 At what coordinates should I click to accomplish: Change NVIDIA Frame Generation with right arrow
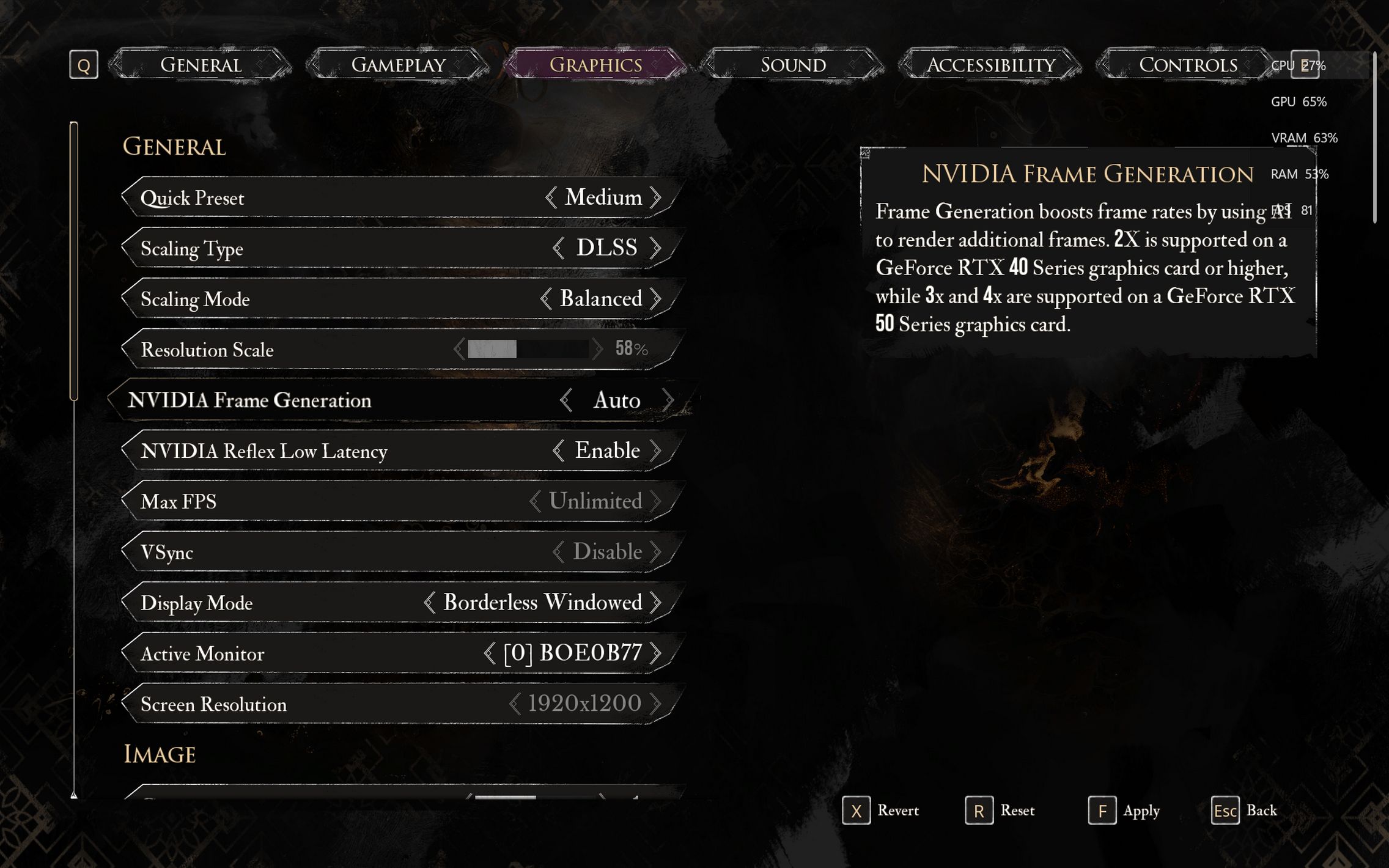pos(668,400)
